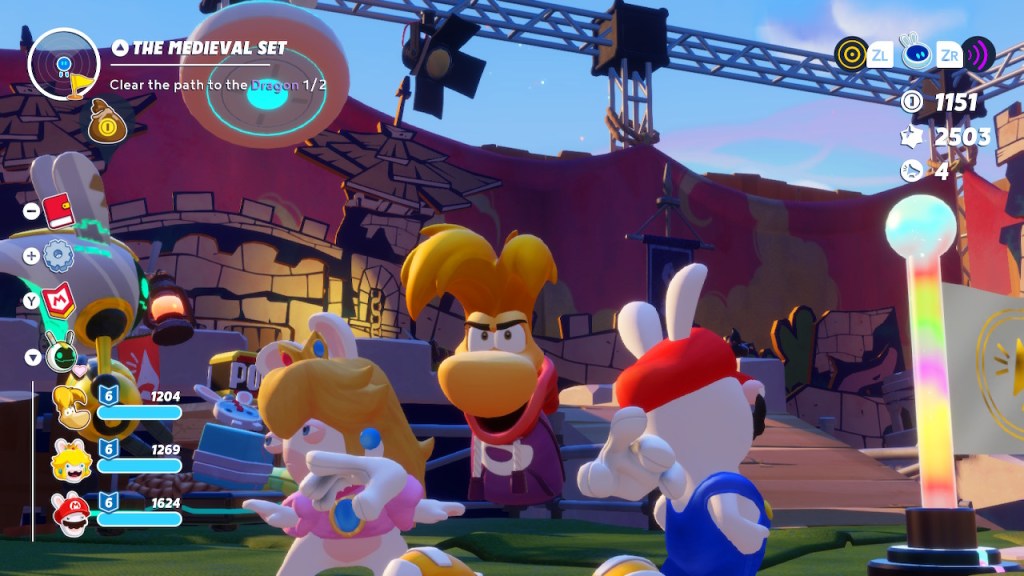The height and width of the screenshot is (576, 1024).
Task: Click the gold coin bag icon
Action: click(107, 121)
